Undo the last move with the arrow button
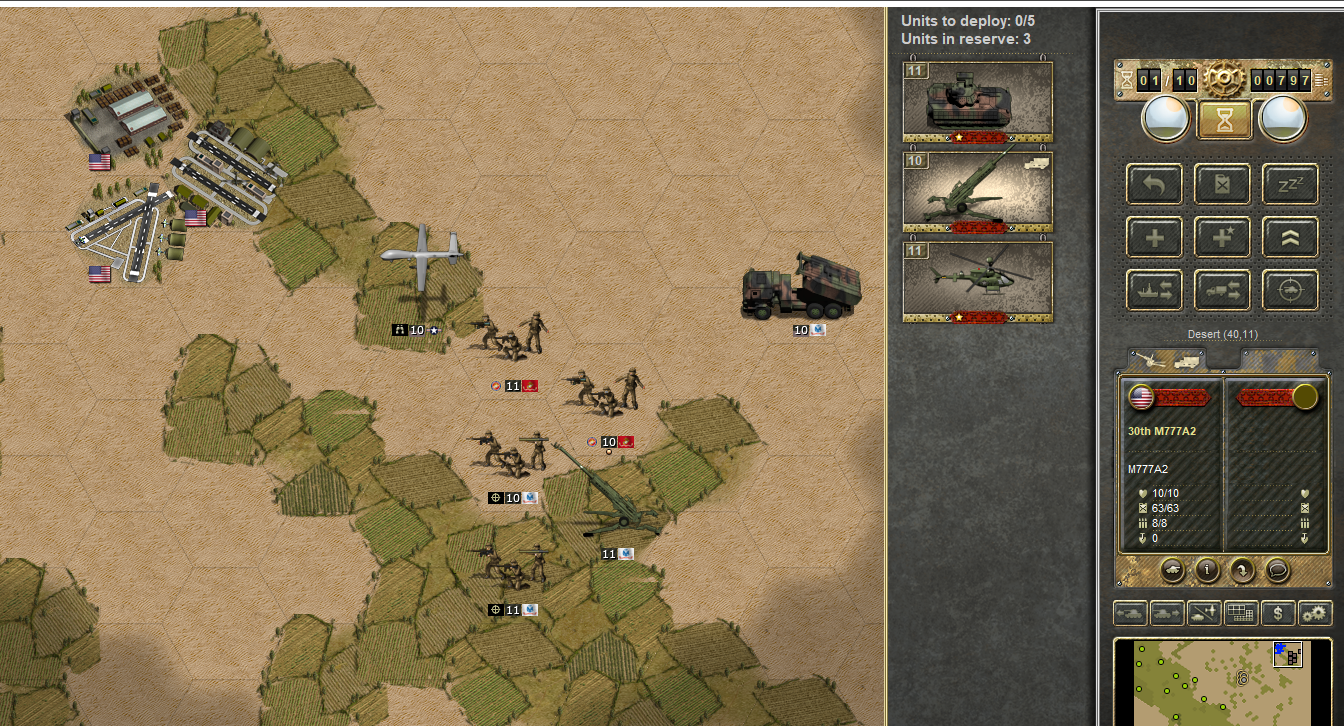Viewport: 1344px width, 726px height. [x=1155, y=184]
